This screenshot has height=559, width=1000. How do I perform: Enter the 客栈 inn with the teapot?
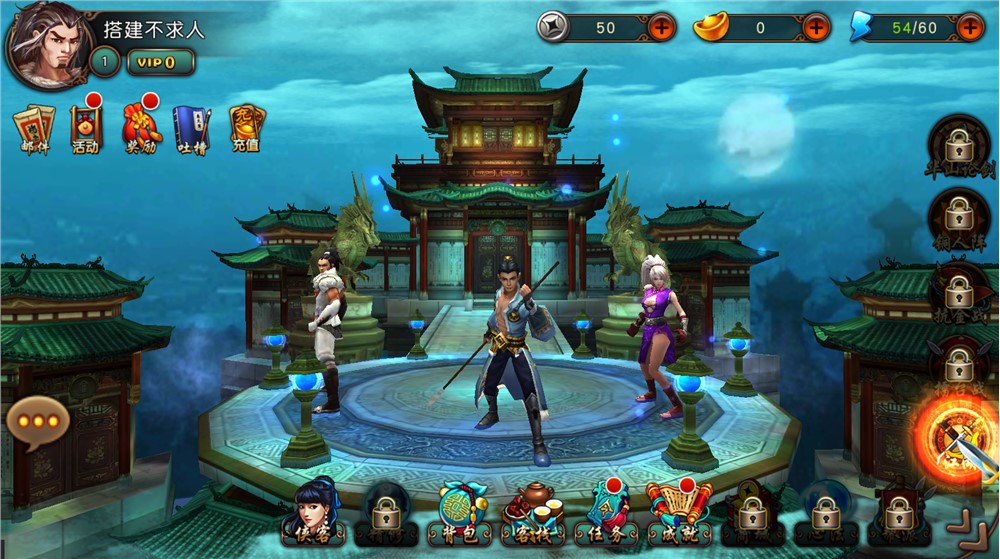[532, 512]
